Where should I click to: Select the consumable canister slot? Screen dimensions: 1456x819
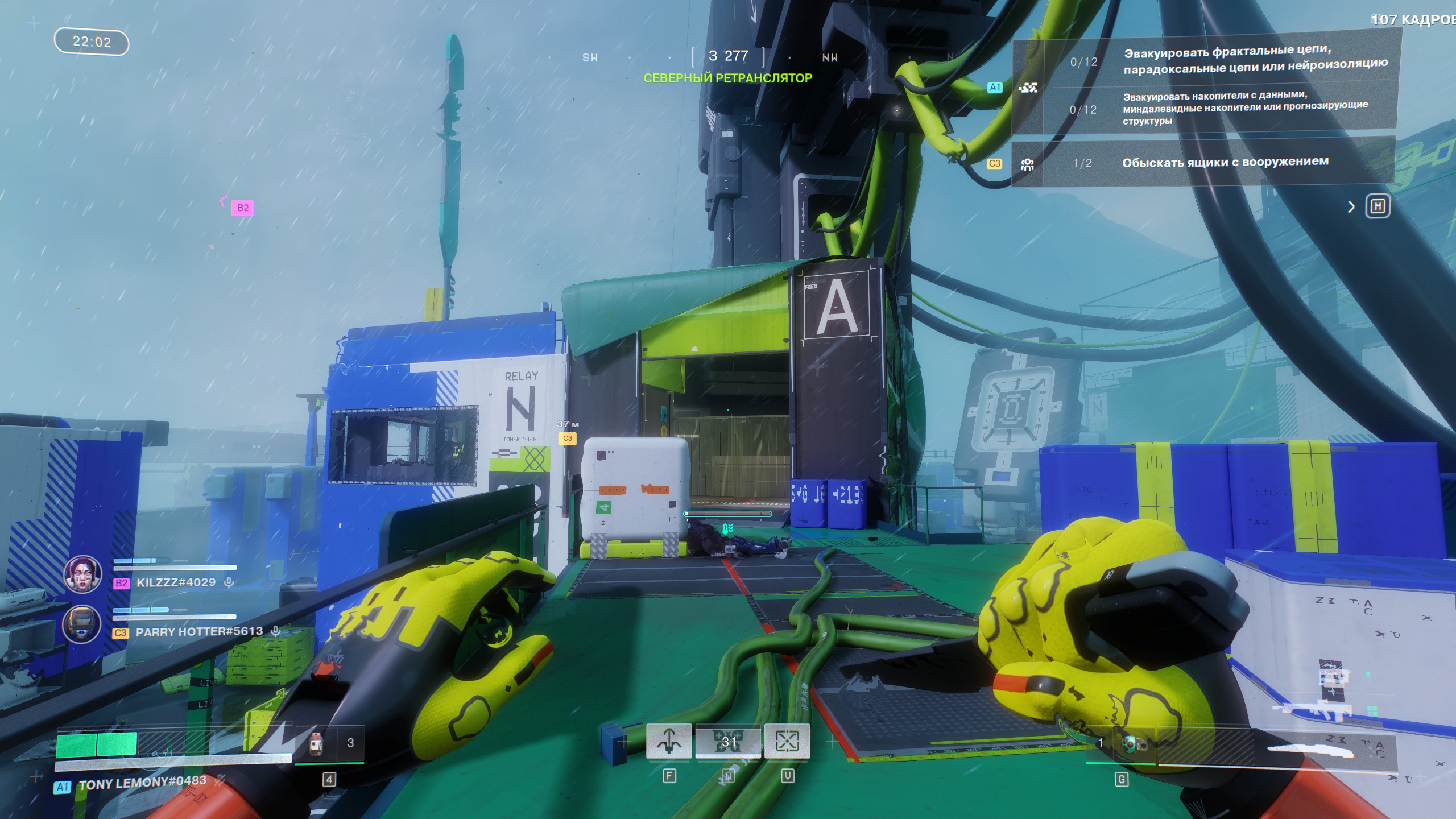(317, 743)
